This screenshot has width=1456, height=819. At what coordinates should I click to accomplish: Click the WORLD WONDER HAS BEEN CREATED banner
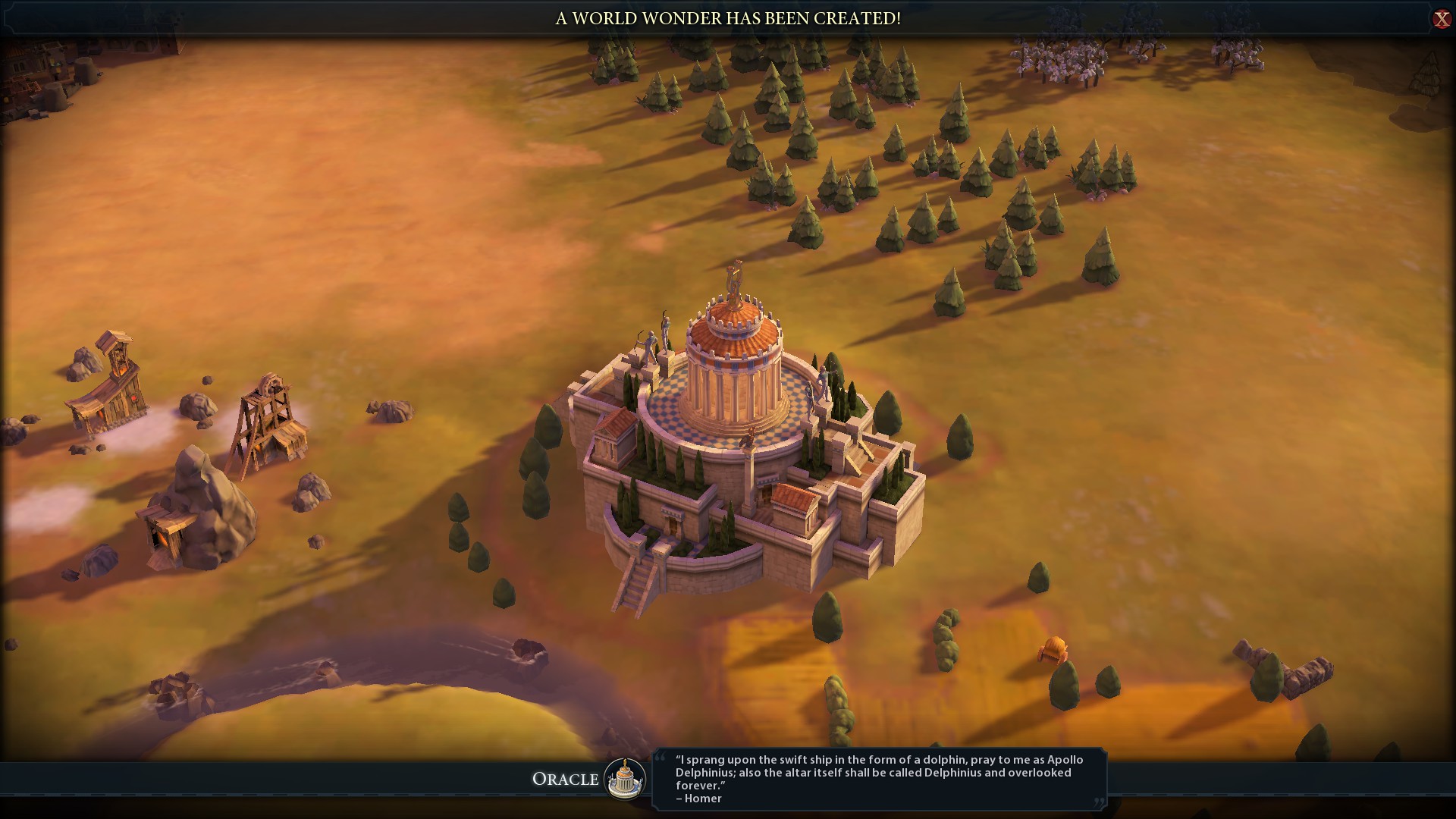click(726, 17)
